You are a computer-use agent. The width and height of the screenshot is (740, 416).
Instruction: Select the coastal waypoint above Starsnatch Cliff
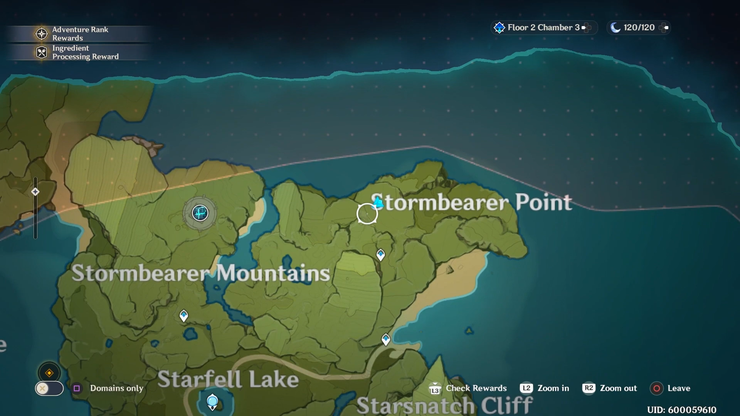click(x=386, y=340)
